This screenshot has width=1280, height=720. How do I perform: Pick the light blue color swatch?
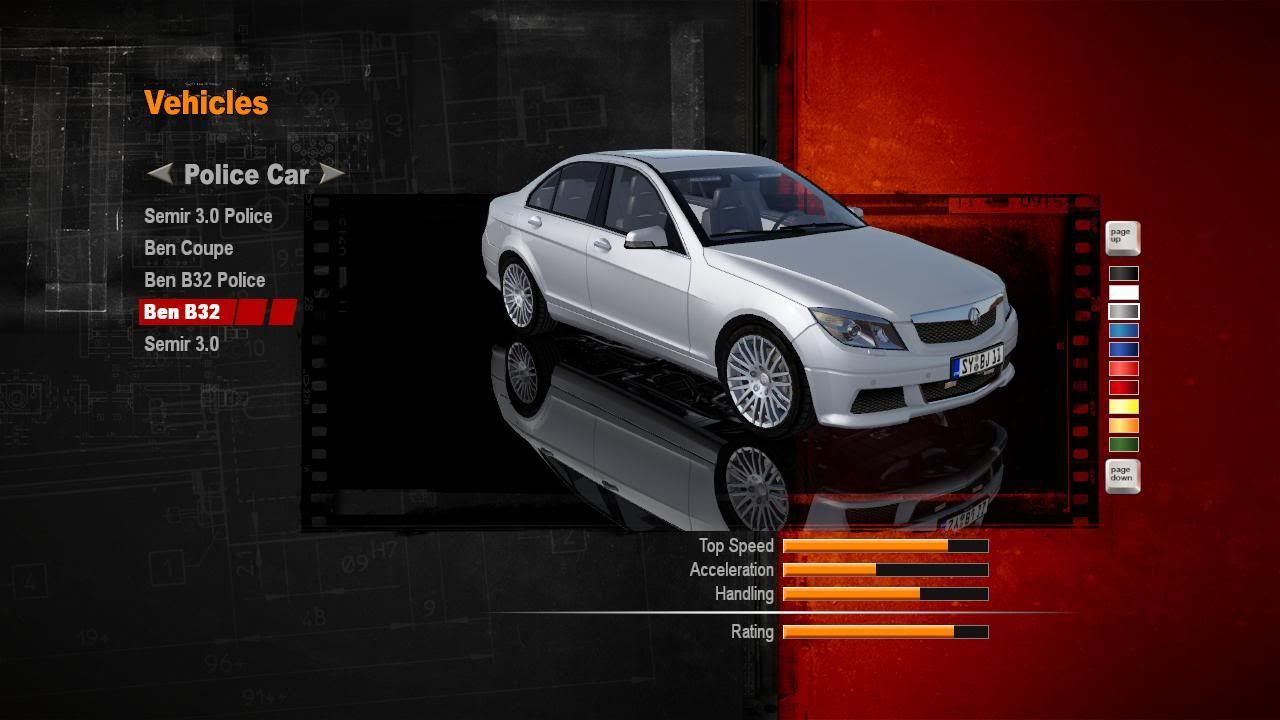click(1123, 330)
